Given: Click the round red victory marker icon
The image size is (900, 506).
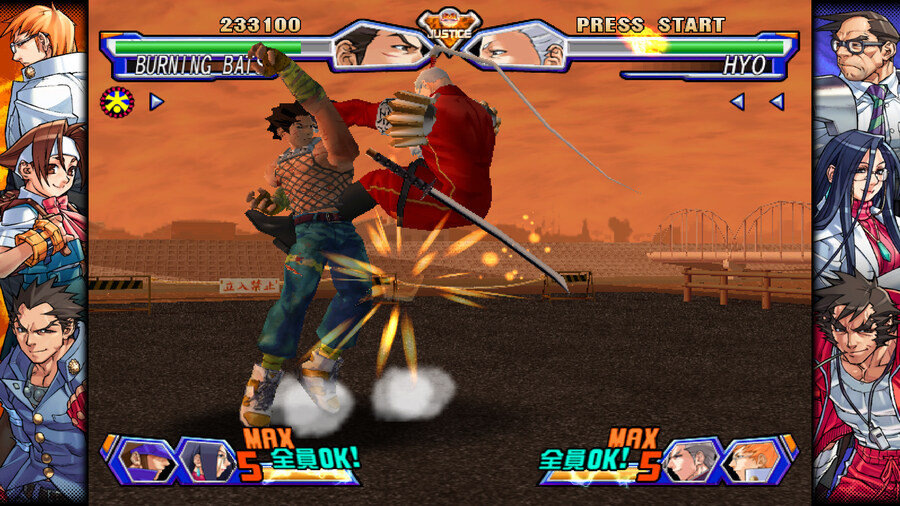Looking at the screenshot, I should click(116, 101).
